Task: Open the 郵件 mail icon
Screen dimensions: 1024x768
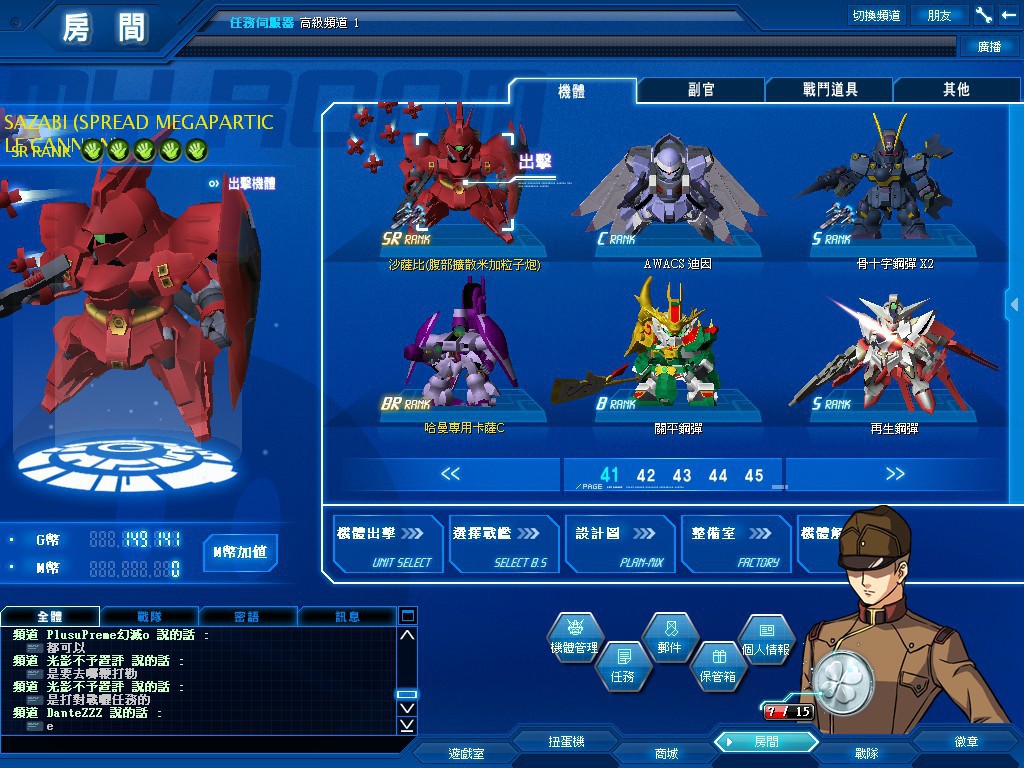Action: click(x=669, y=636)
